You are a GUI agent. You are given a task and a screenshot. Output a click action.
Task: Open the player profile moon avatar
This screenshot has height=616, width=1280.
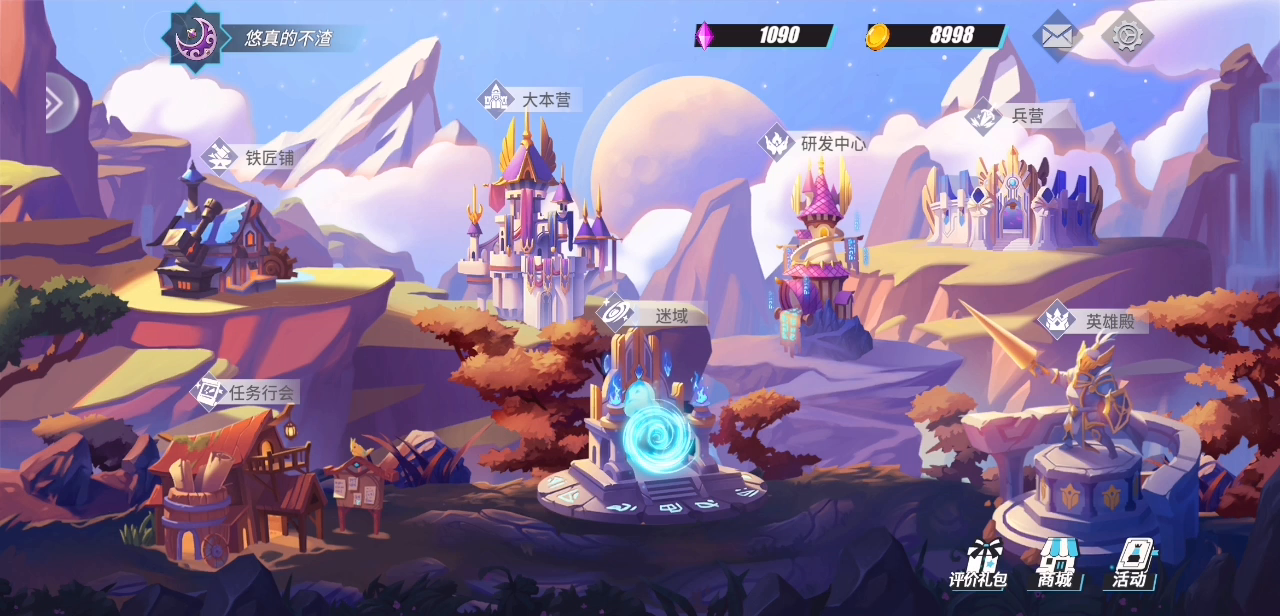tap(195, 38)
